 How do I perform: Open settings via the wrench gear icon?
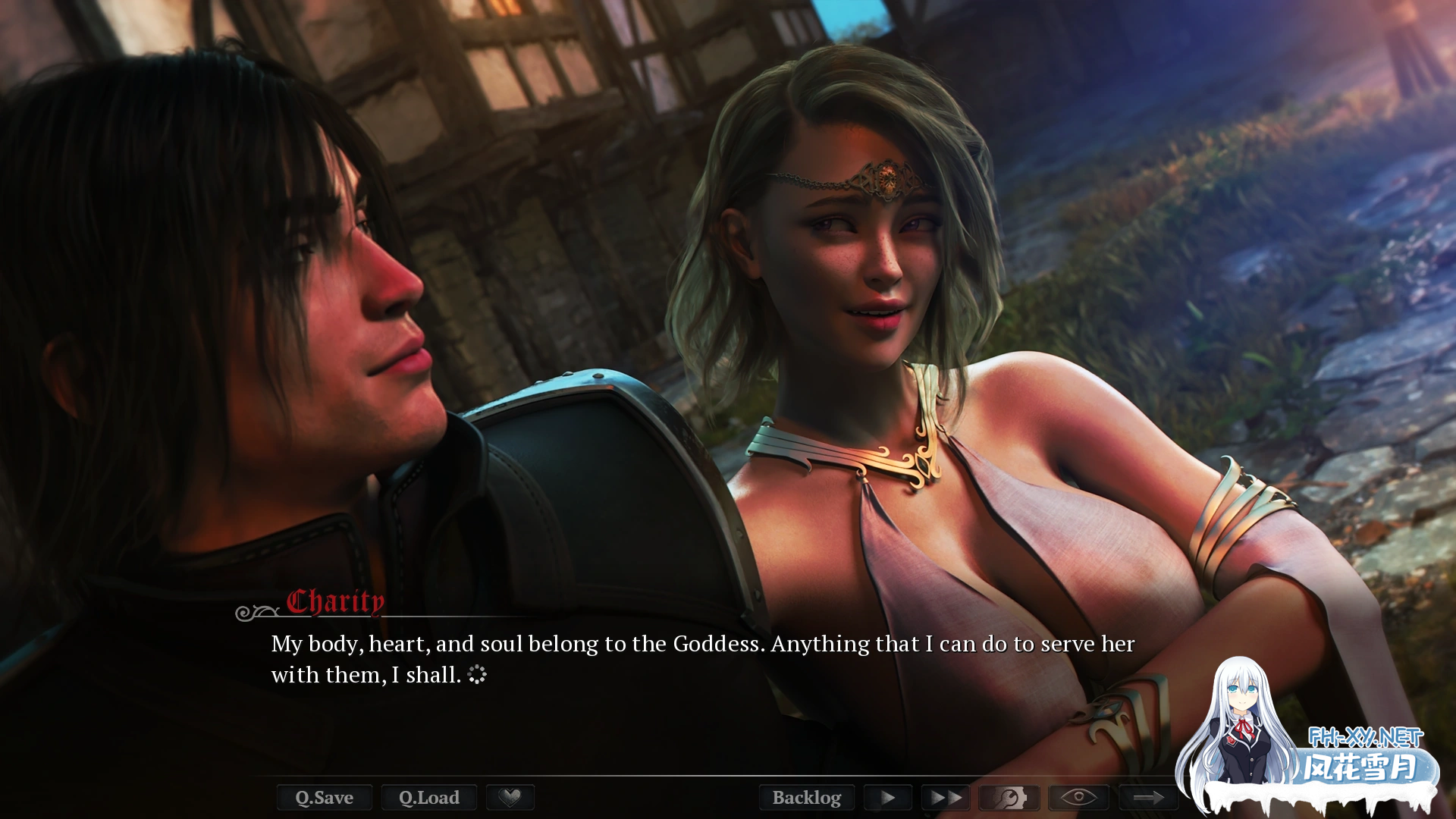(x=1009, y=797)
